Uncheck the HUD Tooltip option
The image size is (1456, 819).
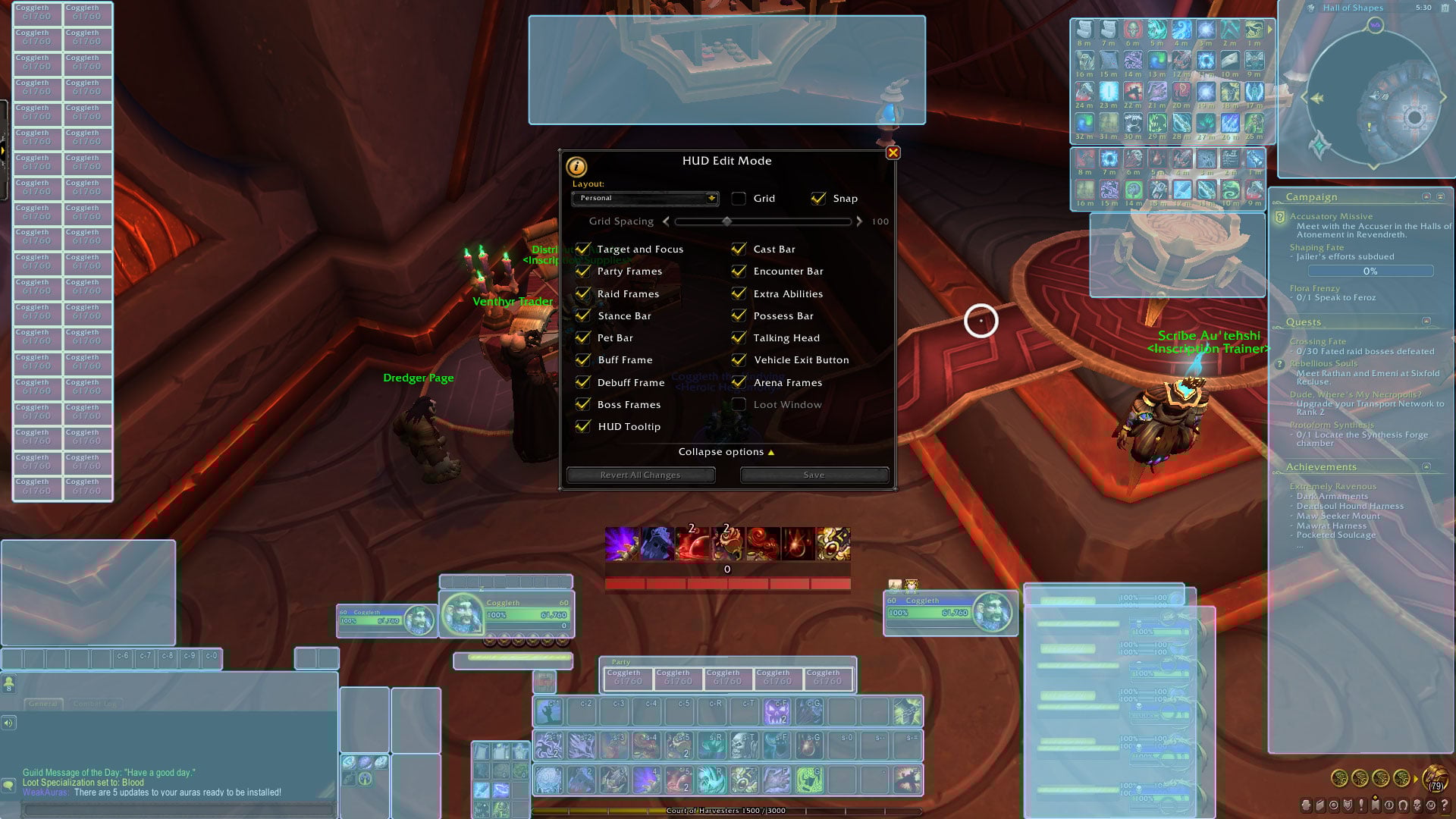[583, 427]
